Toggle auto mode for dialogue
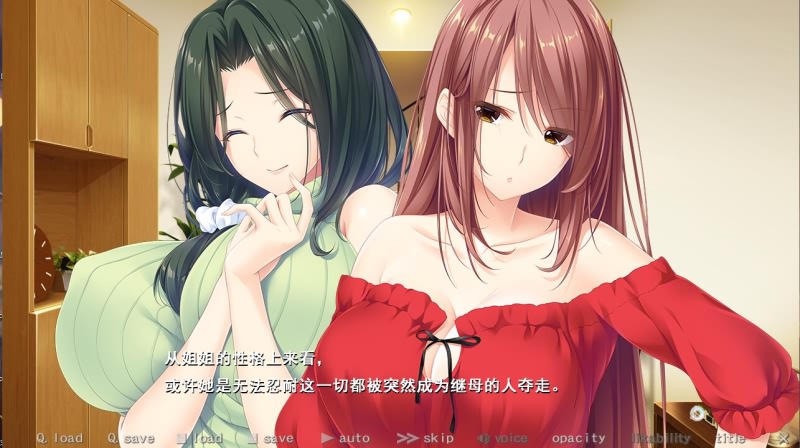The image size is (800, 448). 345,438
